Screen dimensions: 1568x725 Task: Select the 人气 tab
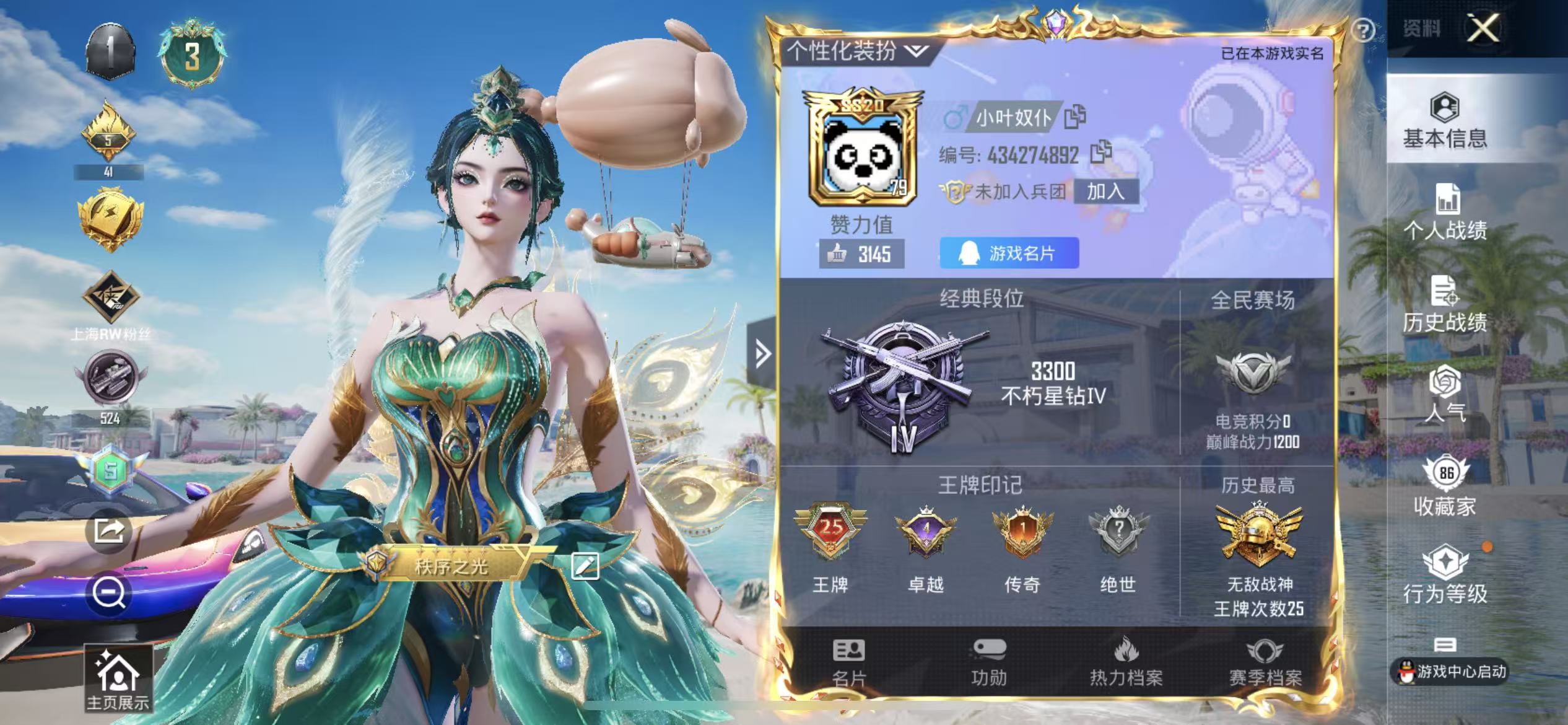click(1445, 394)
